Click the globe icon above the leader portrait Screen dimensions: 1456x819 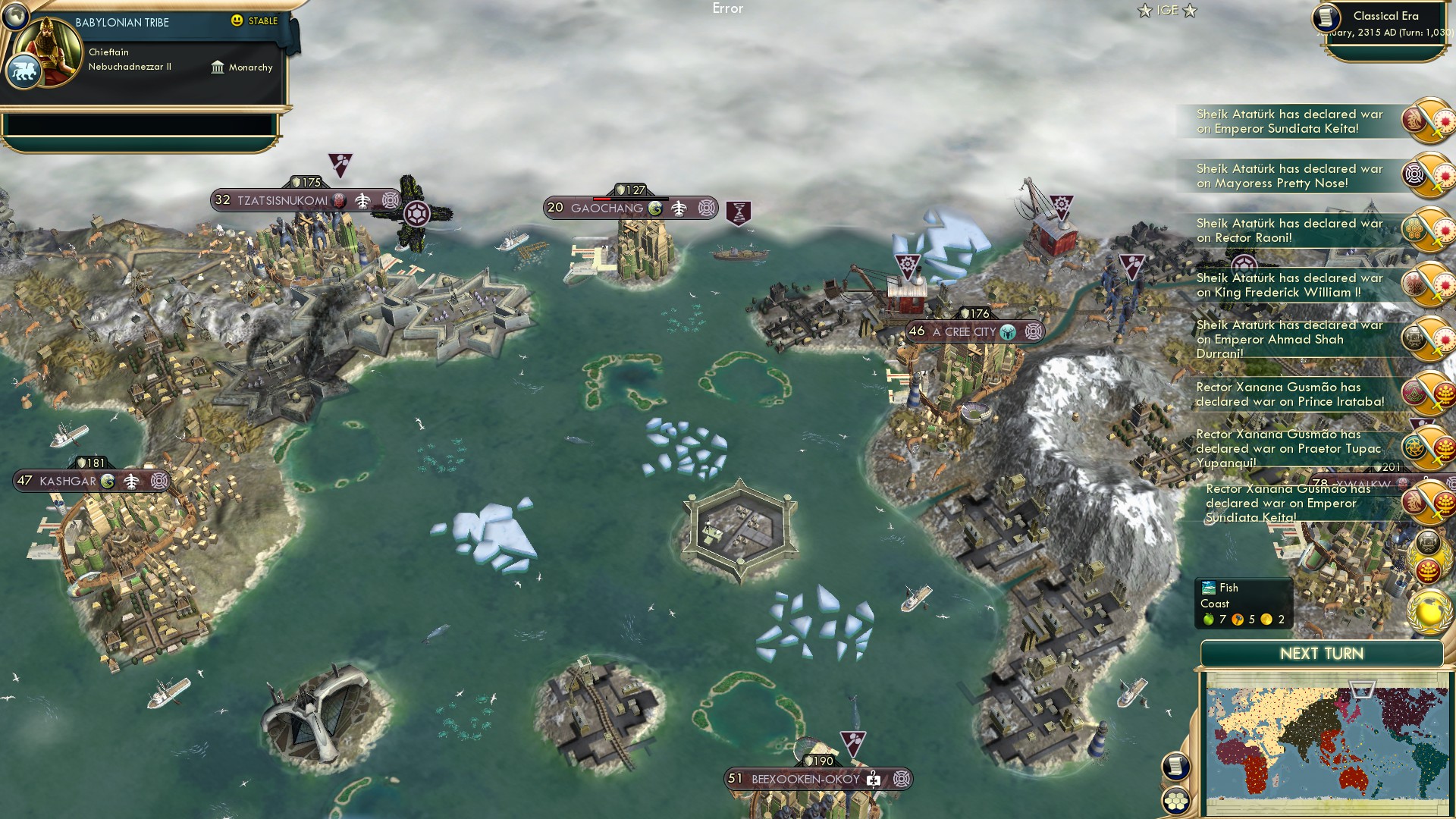14,14
